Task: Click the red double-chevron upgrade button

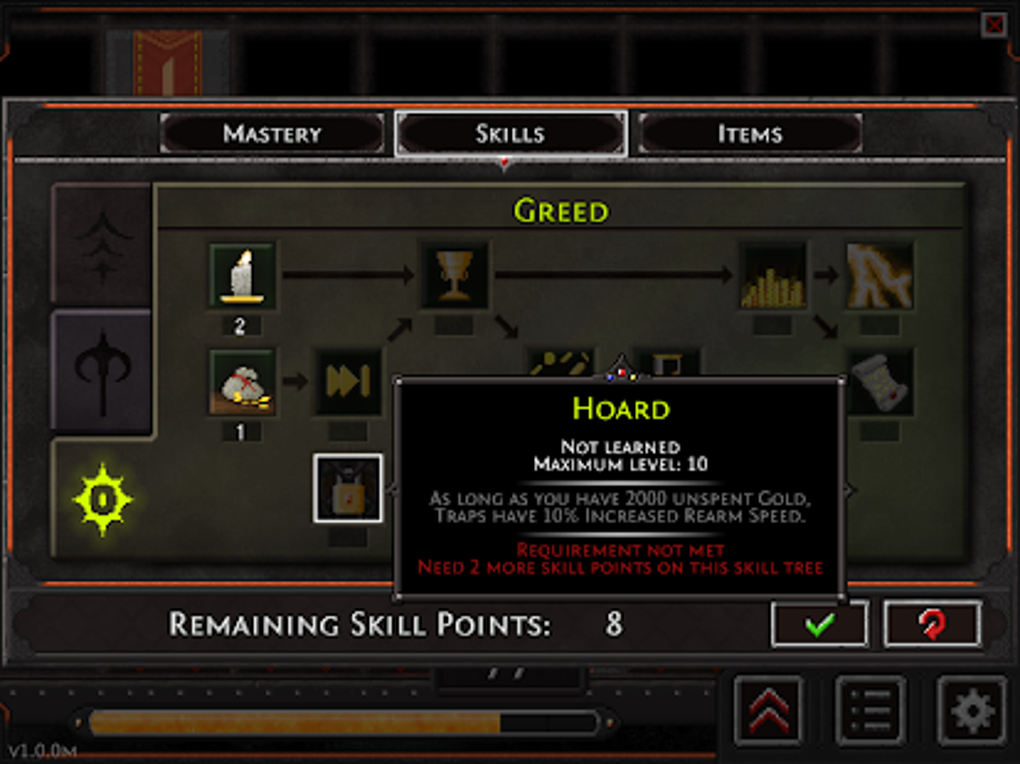Action: pos(768,711)
